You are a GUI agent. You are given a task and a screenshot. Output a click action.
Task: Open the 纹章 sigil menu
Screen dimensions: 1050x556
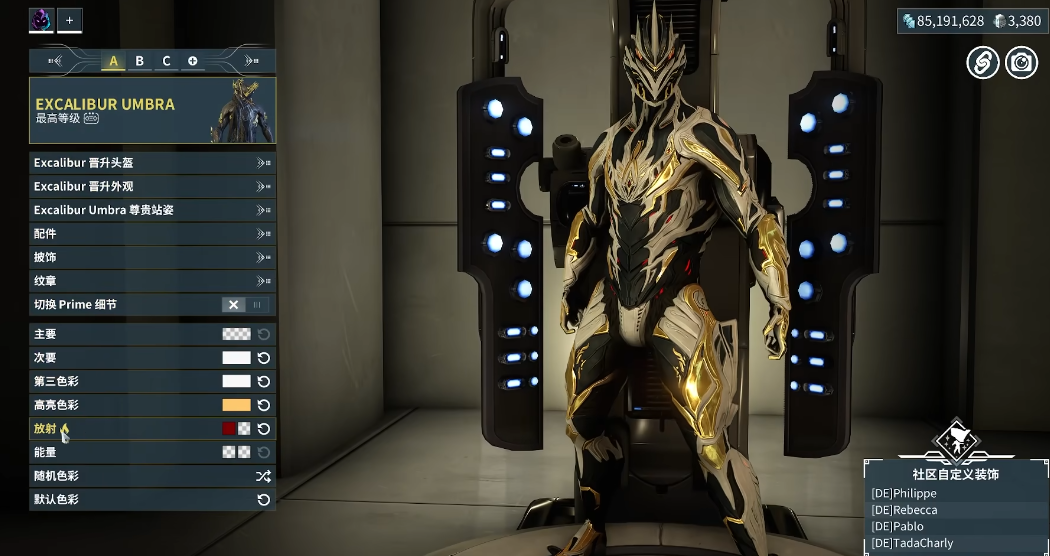point(152,281)
